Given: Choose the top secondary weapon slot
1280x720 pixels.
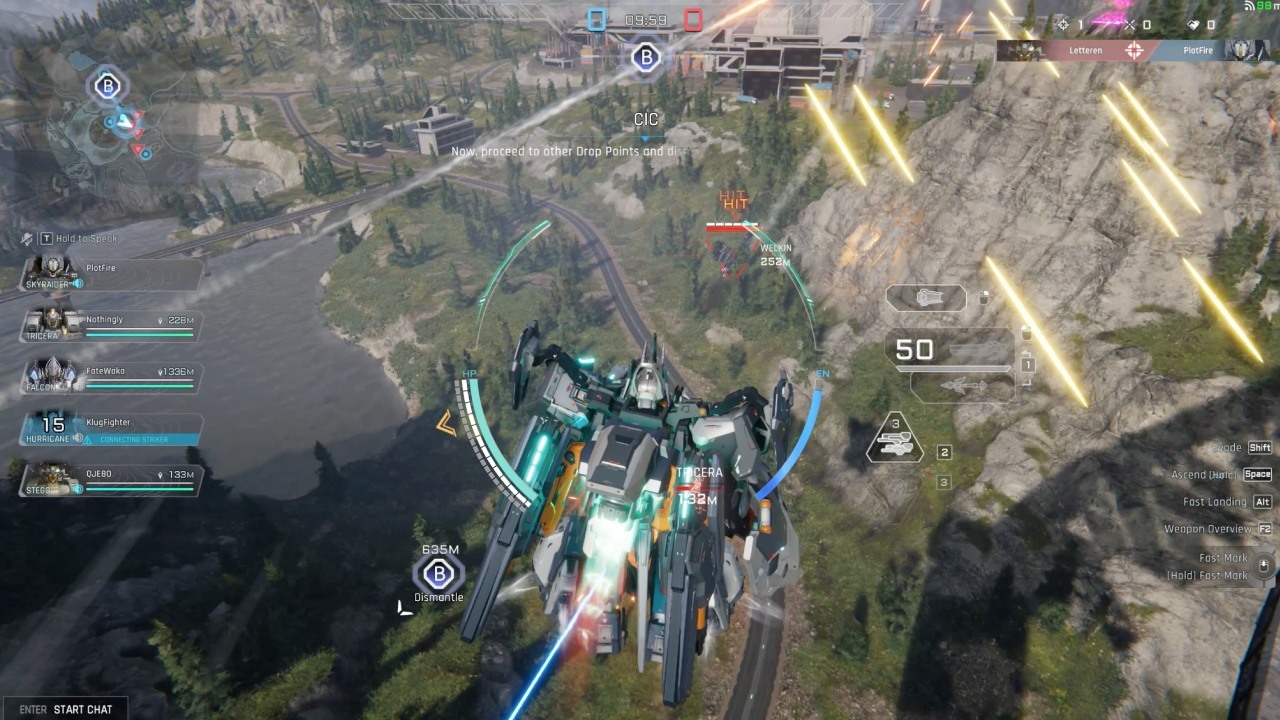Looking at the screenshot, I should 926,298.
